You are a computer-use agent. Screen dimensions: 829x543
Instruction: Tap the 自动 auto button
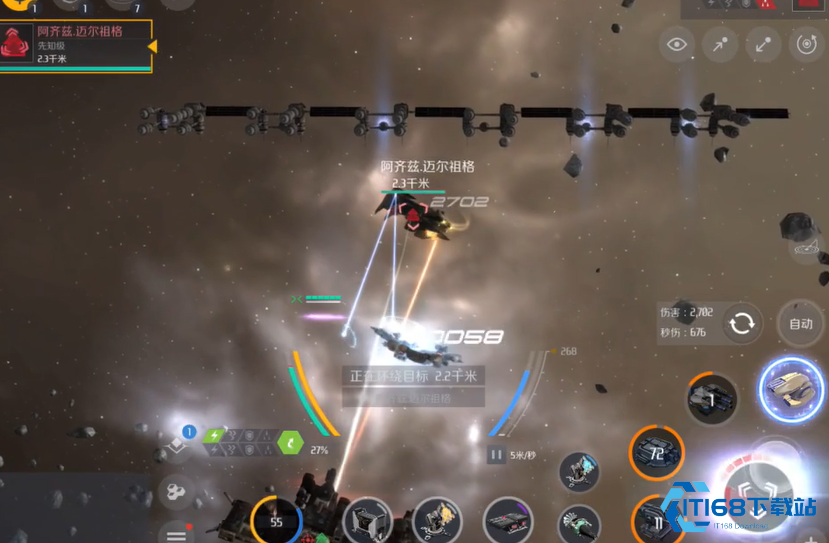pos(800,324)
